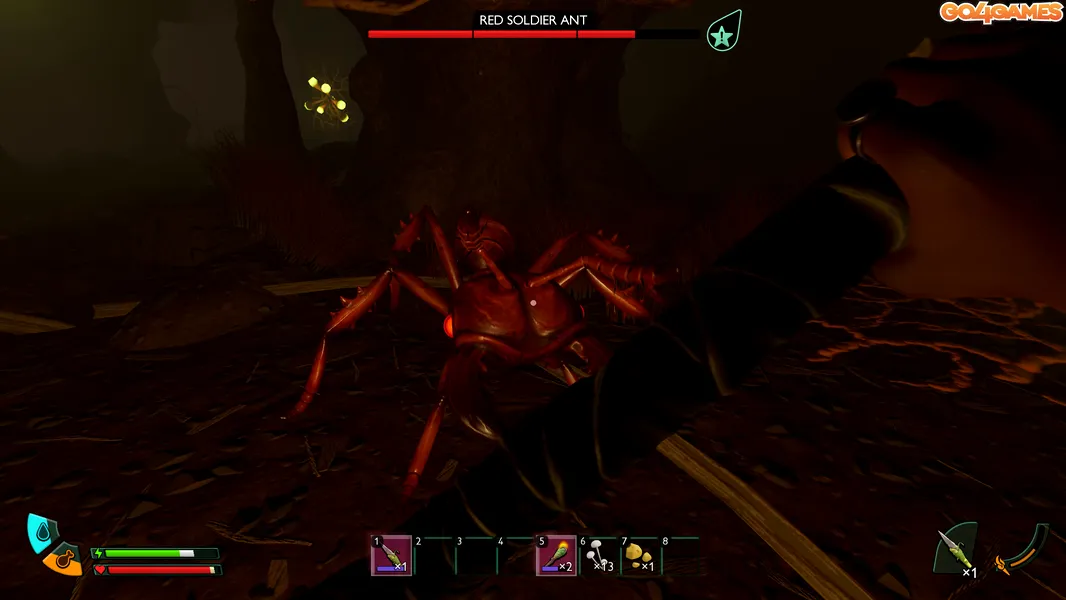Open the GO4GAMES watermark logo

1000,12
